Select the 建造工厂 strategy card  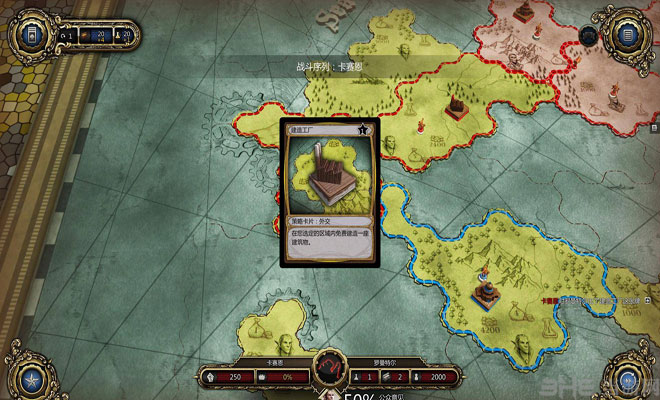click(329, 191)
